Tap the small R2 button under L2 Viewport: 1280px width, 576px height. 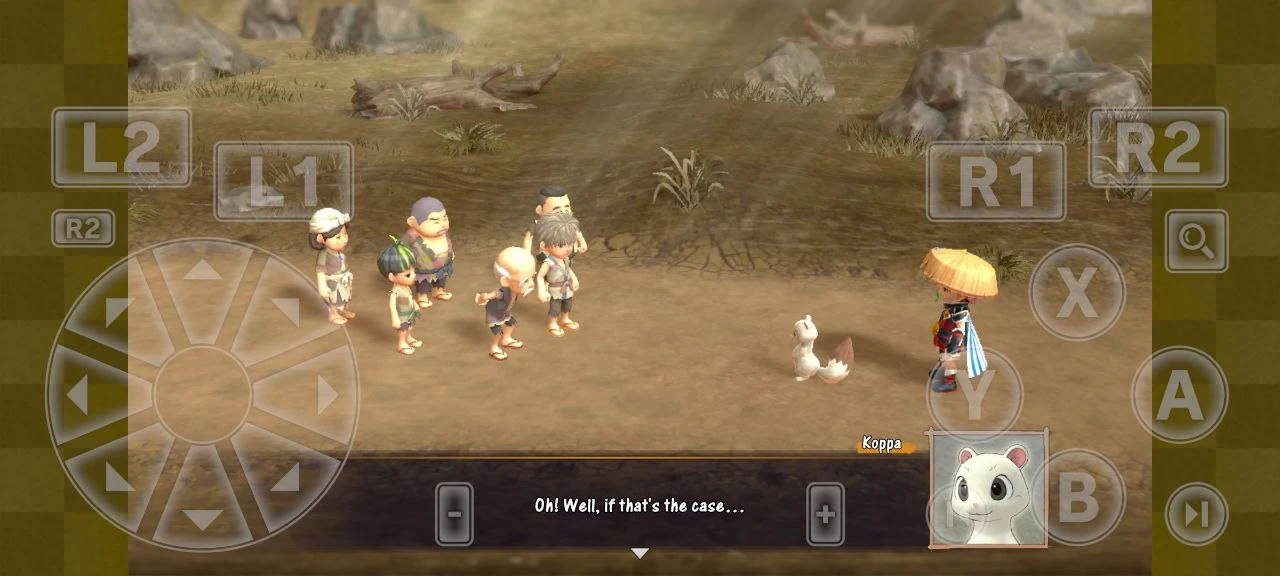point(83,229)
